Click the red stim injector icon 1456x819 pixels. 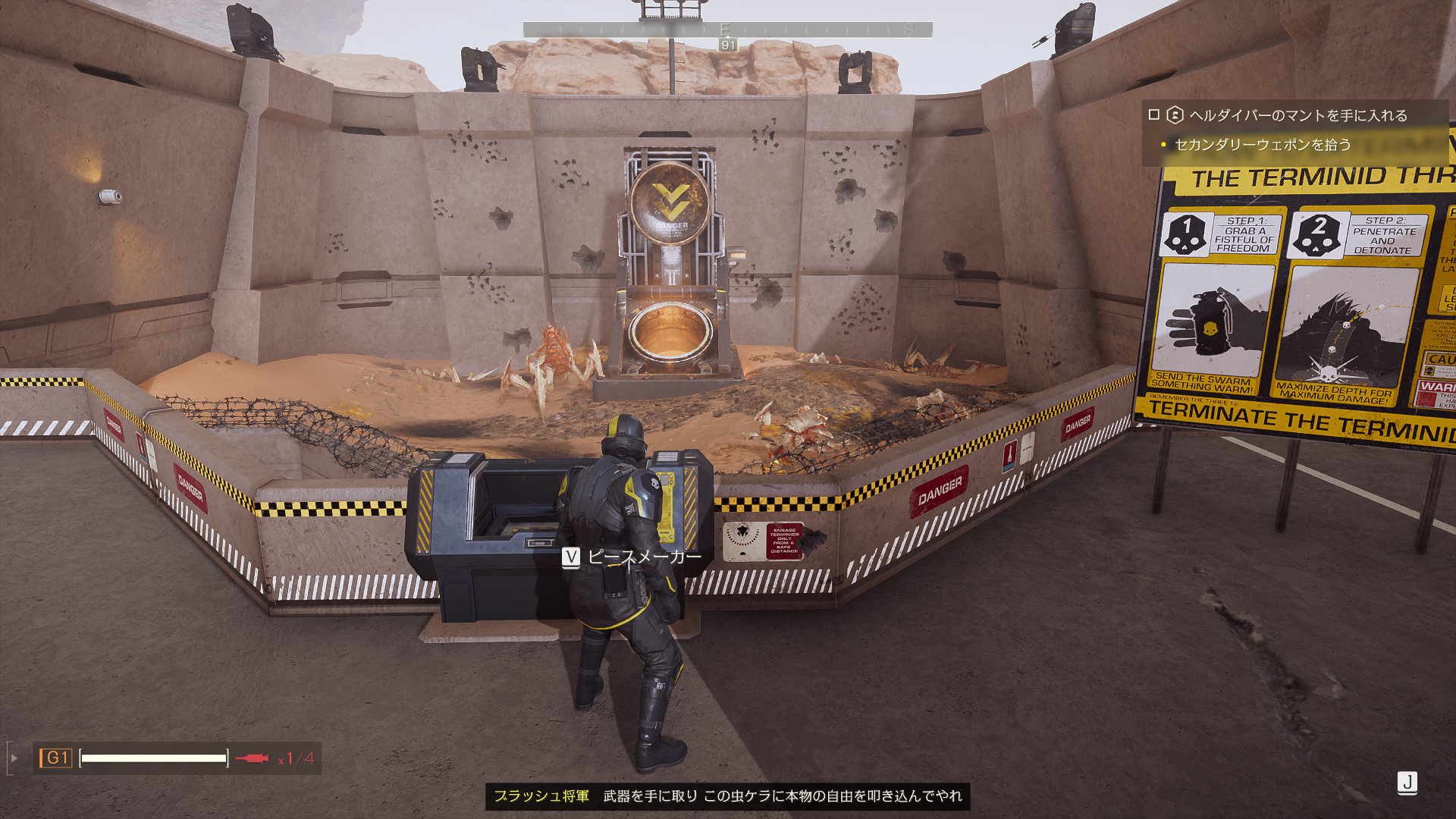[252, 758]
